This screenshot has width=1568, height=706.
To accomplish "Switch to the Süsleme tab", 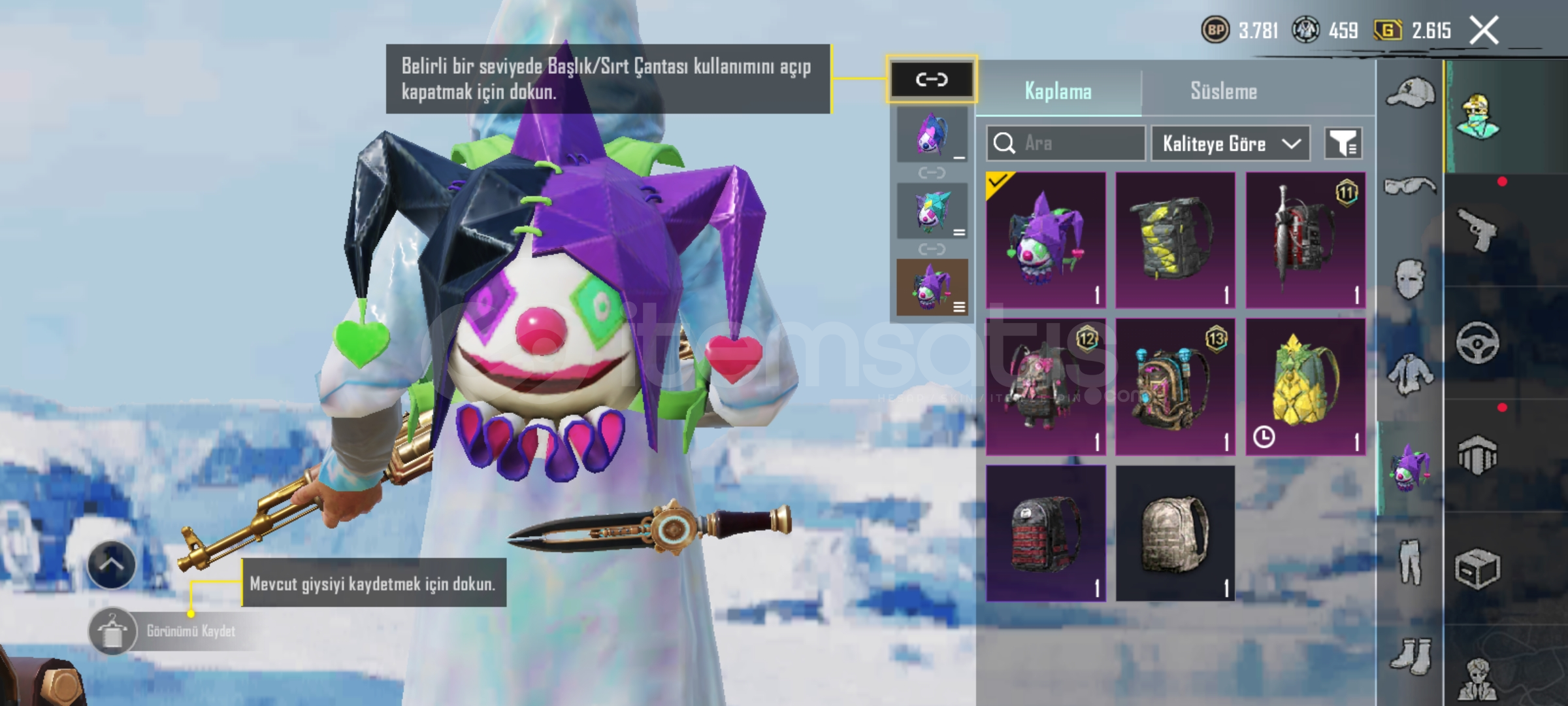I will (1223, 91).
